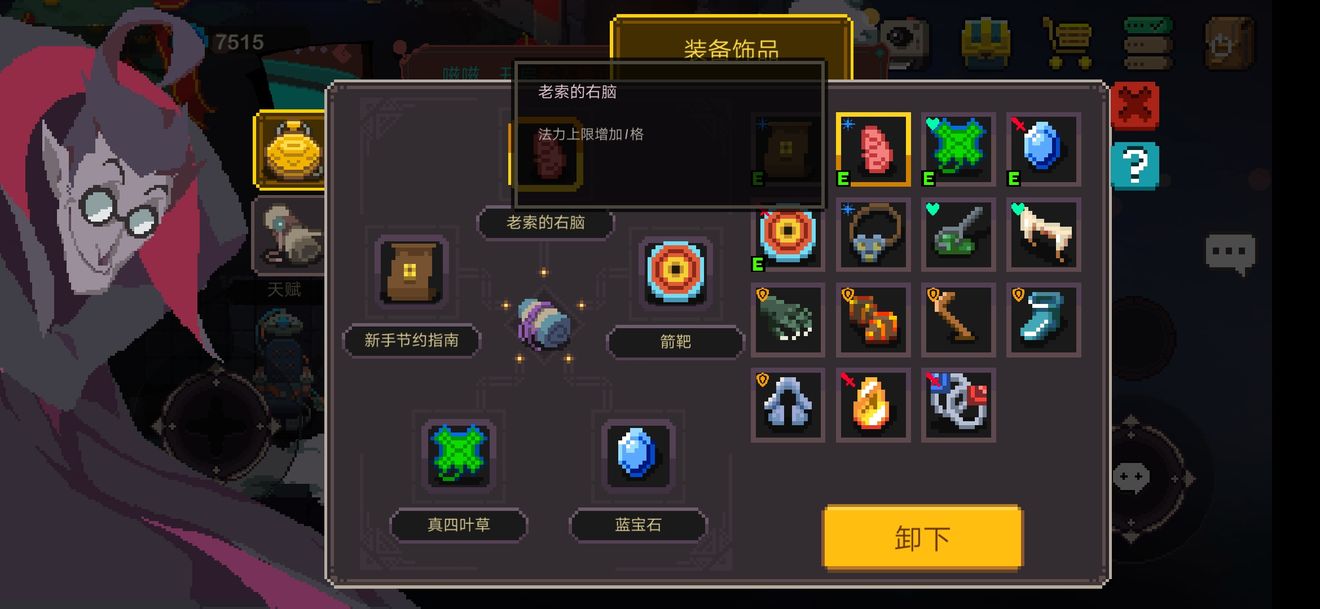Pick the silver chain rings accessory

[x=958, y=404]
